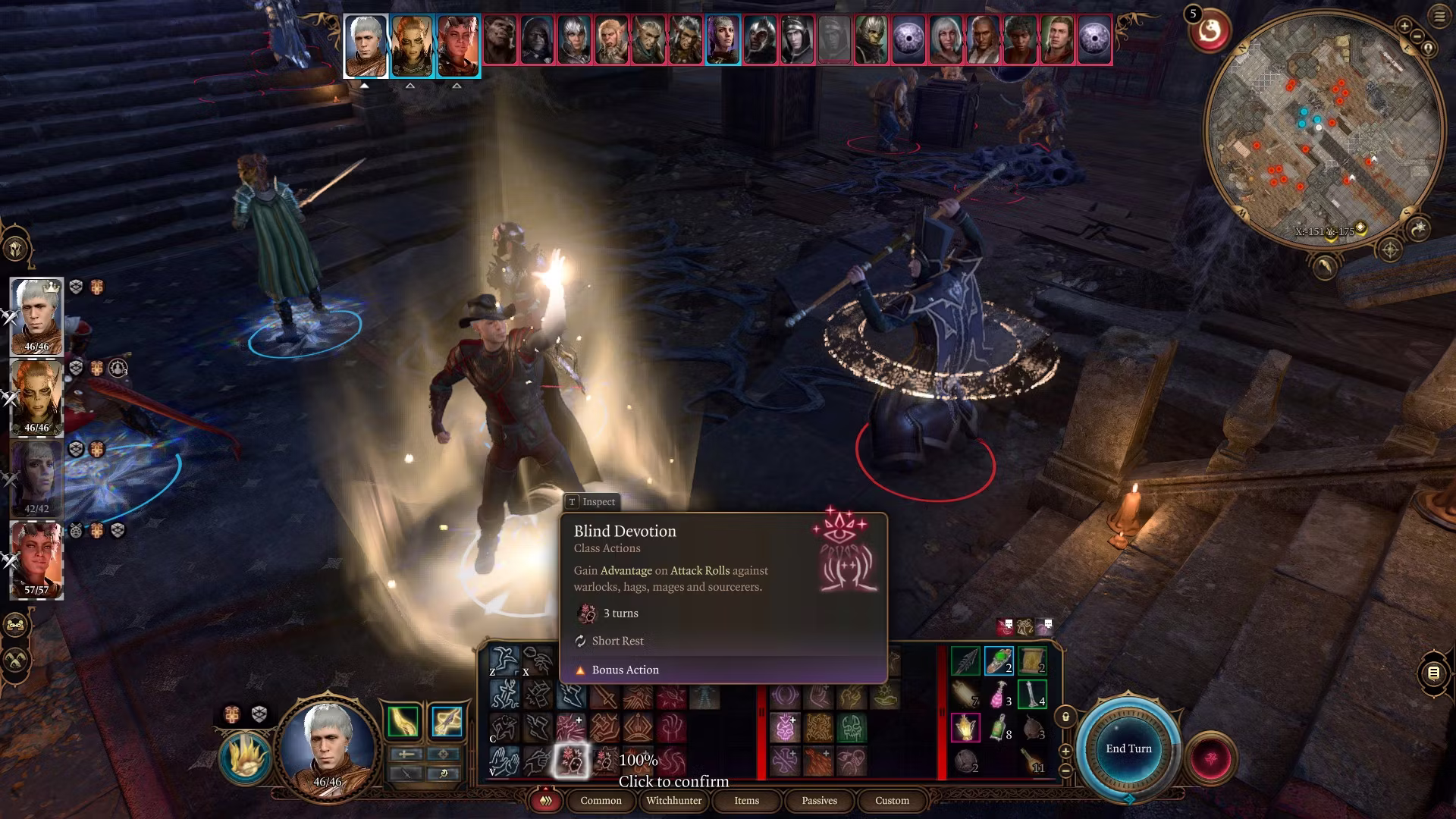The image size is (1456, 819).
Task: Zoom out on the minimap
Action: (1417, 38)
